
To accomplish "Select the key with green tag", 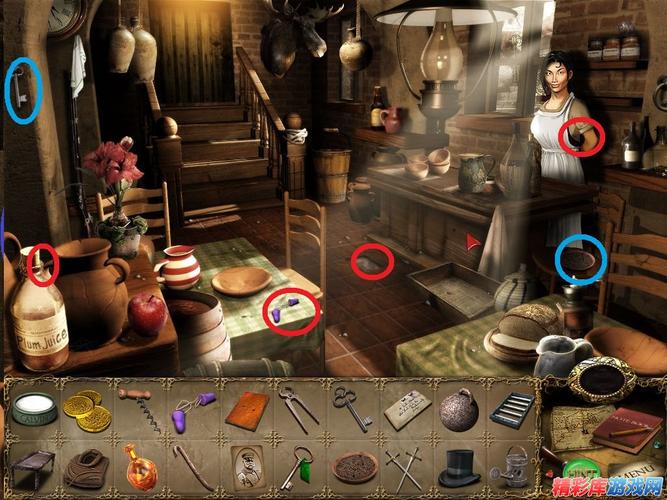I will [298, 466].
